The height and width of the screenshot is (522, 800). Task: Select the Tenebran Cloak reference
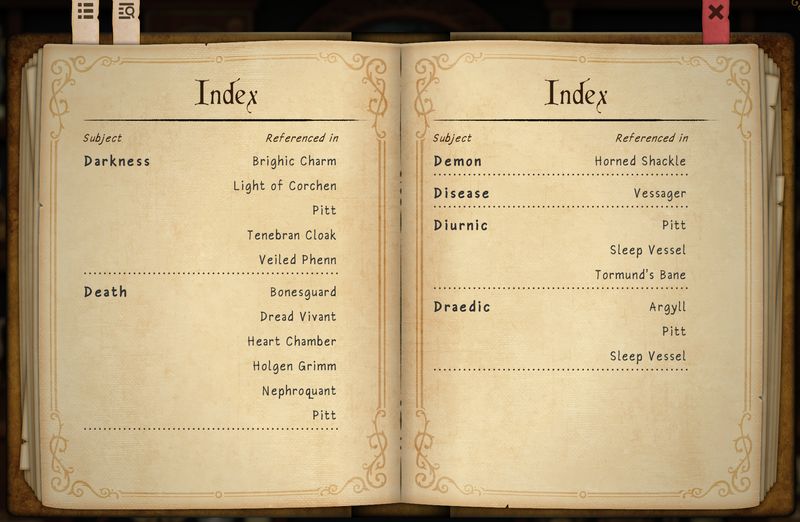291,236
